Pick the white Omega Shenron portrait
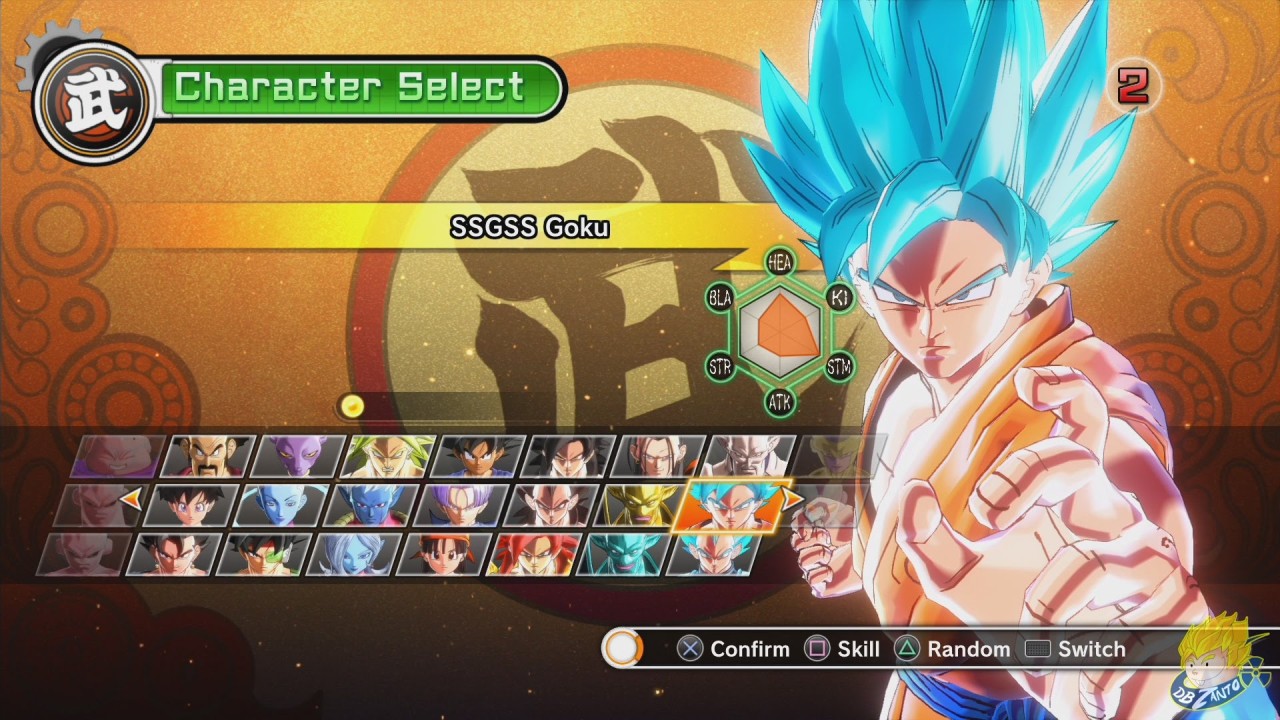1280x720 pixels. [745, 456]
